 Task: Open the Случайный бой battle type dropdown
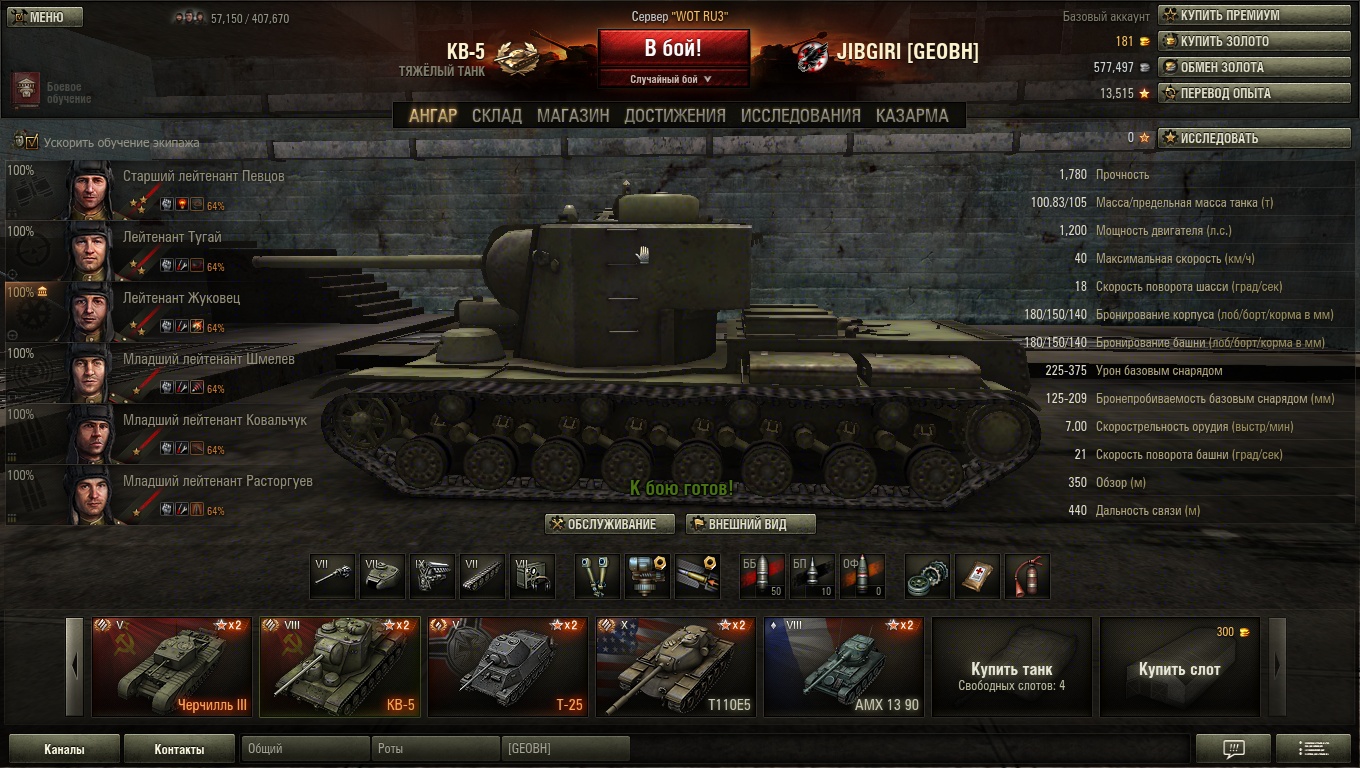[x=673, y=79]
